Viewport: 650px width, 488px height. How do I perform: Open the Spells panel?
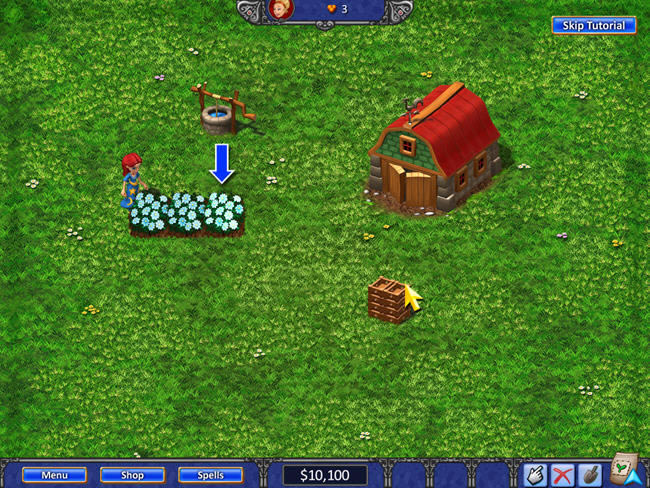click(x=211, y=475)
